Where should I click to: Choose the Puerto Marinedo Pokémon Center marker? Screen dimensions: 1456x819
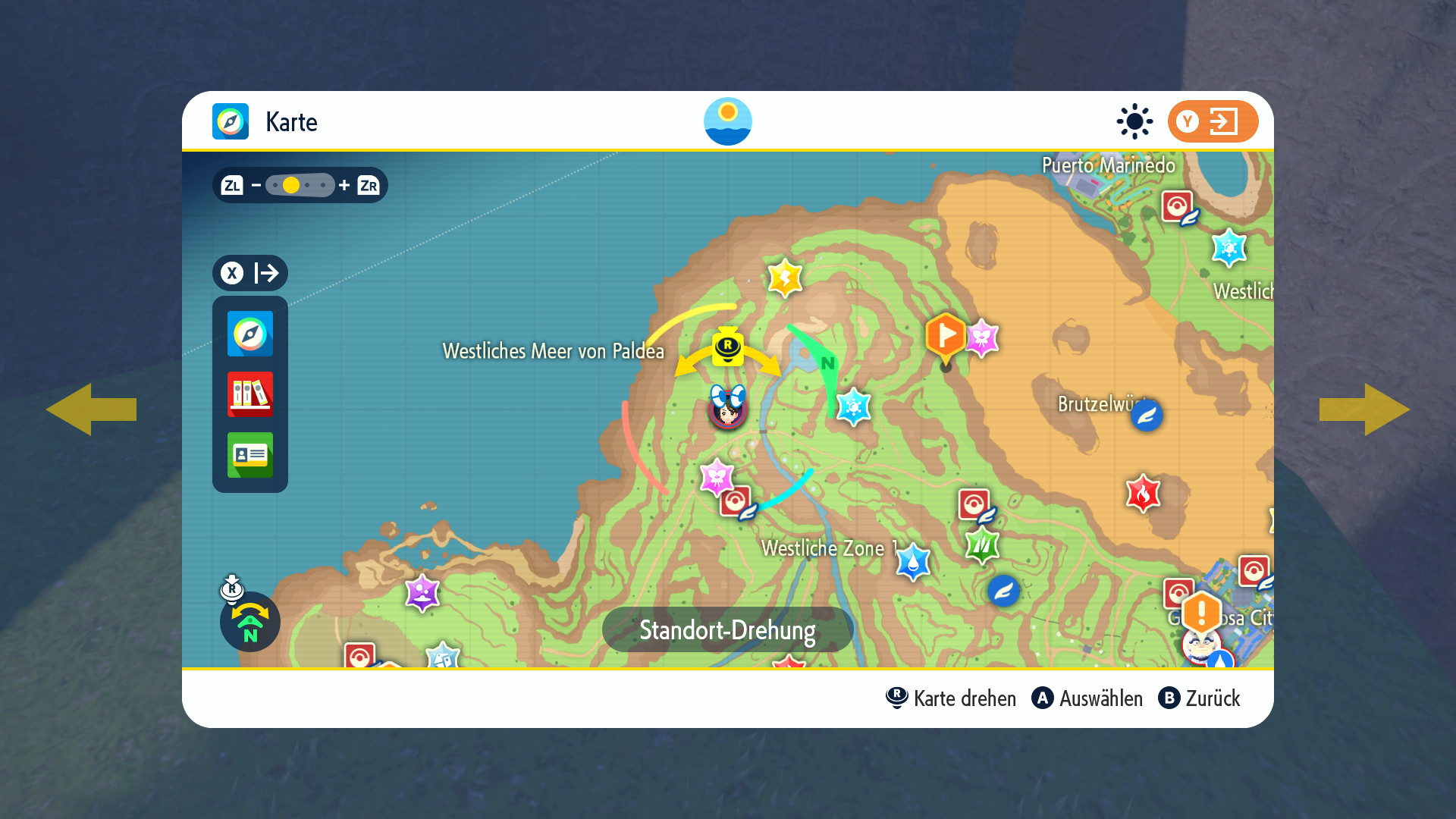click(1177, 206)
